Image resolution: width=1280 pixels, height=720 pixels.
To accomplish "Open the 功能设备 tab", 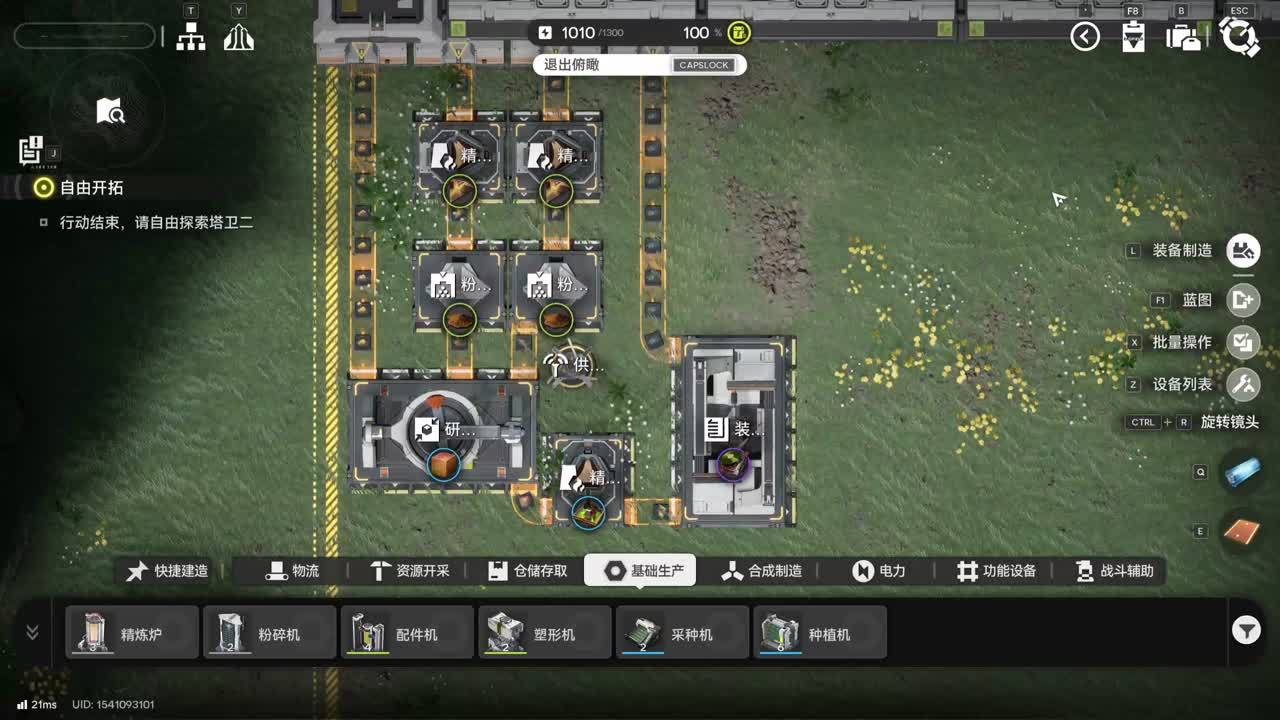I will 996,571.
